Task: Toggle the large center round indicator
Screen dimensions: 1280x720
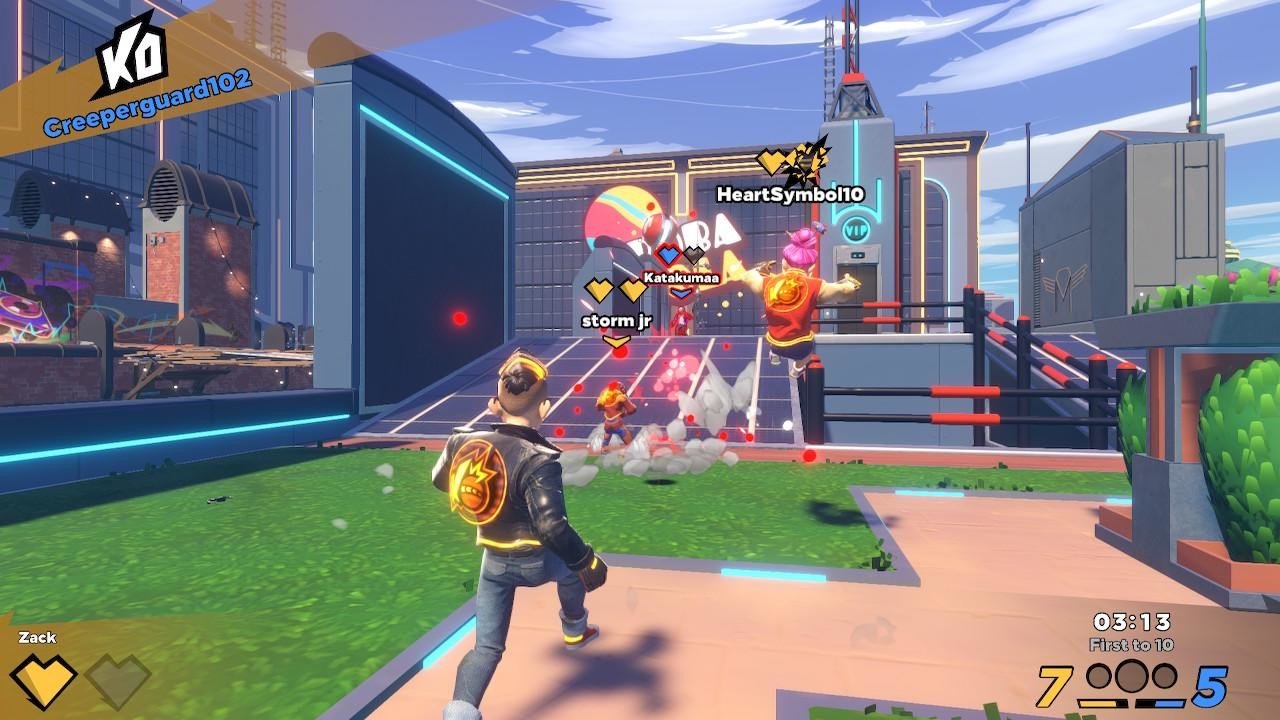Action: coord(1130,677)
